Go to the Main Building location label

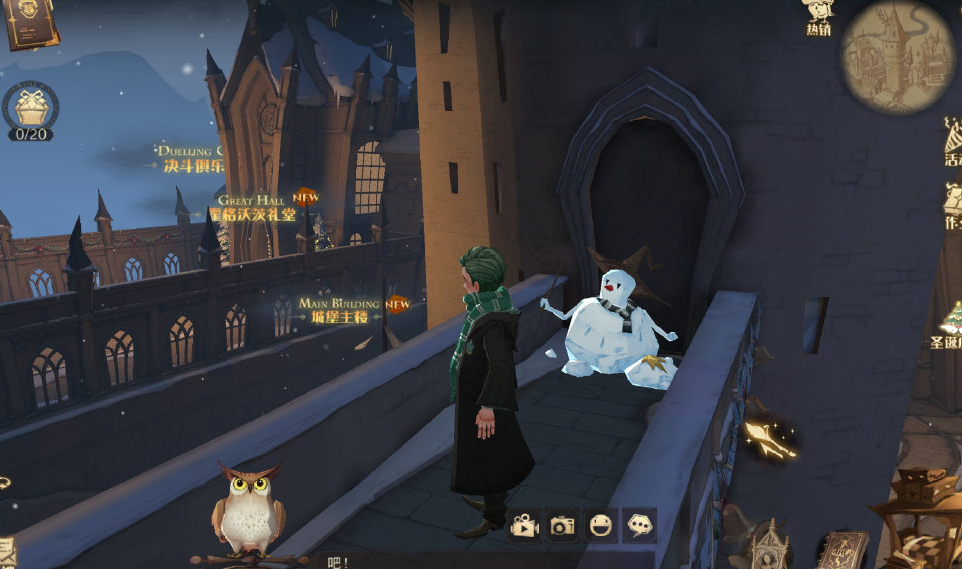pos(340,310)
